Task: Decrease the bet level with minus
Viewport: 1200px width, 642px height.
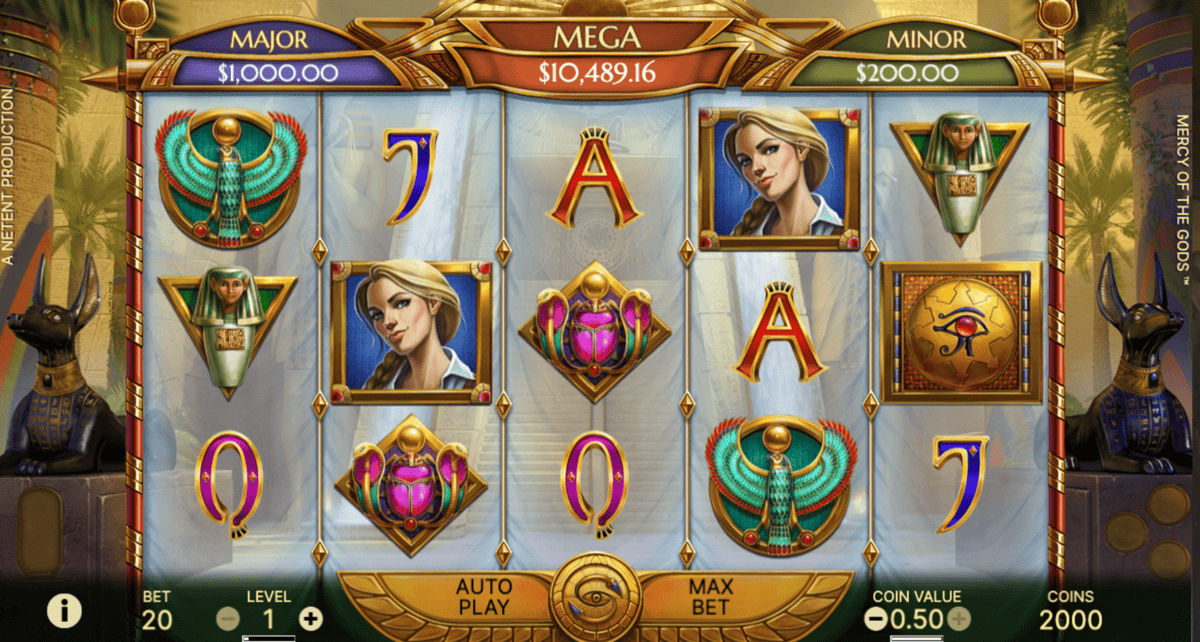Action: (228, 619)
